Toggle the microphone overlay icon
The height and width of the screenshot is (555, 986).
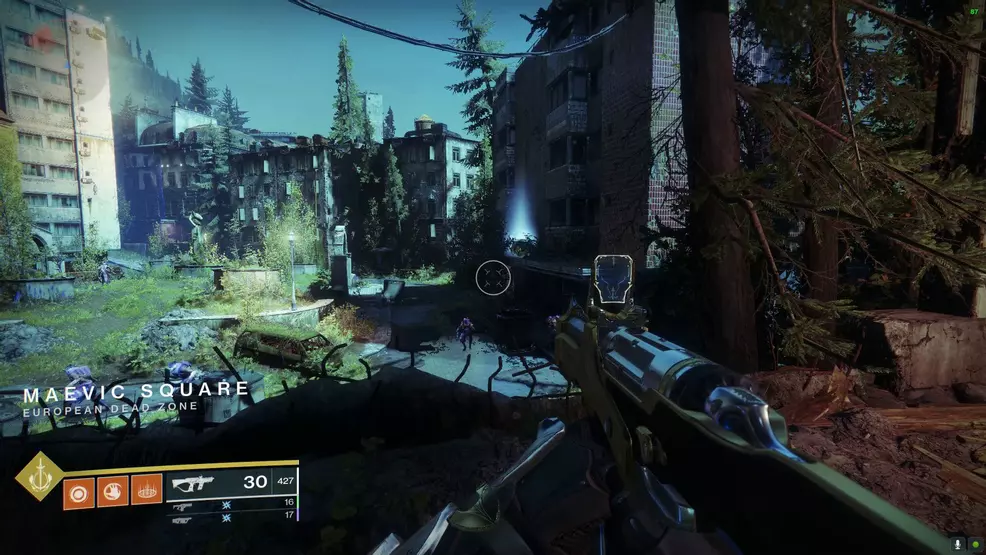[x=958, y=543]
